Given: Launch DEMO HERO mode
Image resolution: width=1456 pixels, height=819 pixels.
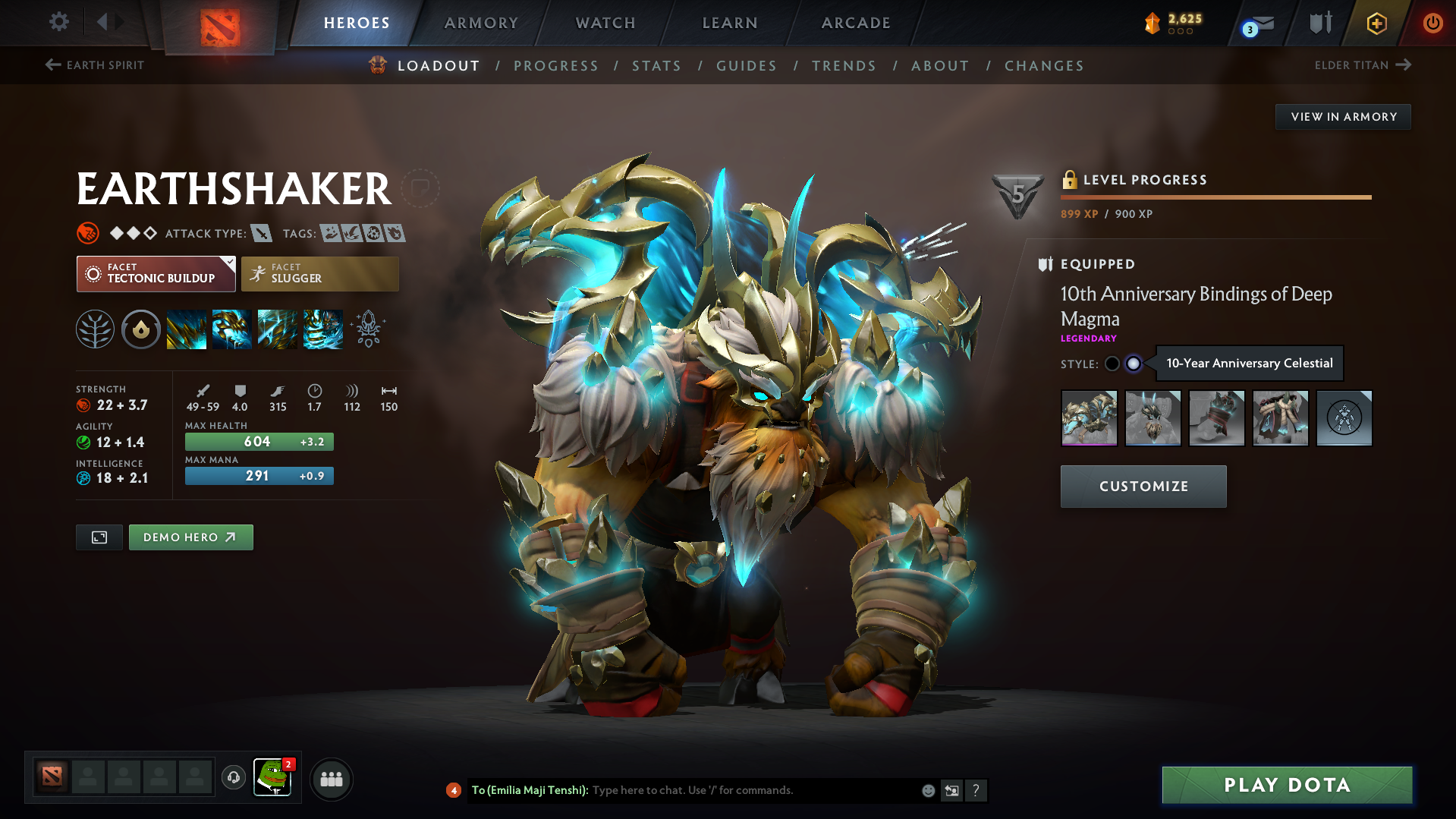Looking at the screenshot, I should (x=190, y=537).
